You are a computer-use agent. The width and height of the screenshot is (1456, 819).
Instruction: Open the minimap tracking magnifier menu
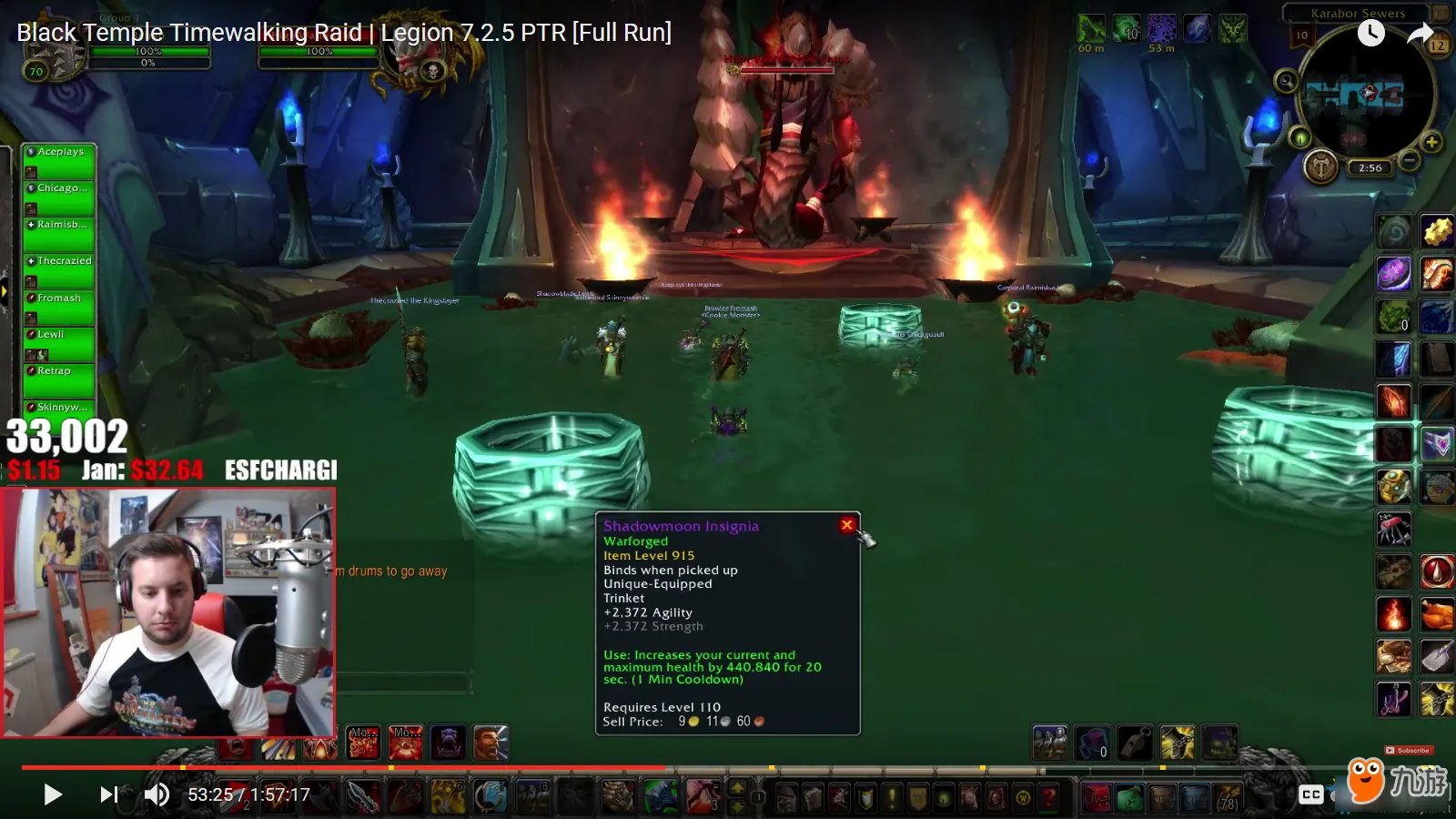[x=1286, y=81]
